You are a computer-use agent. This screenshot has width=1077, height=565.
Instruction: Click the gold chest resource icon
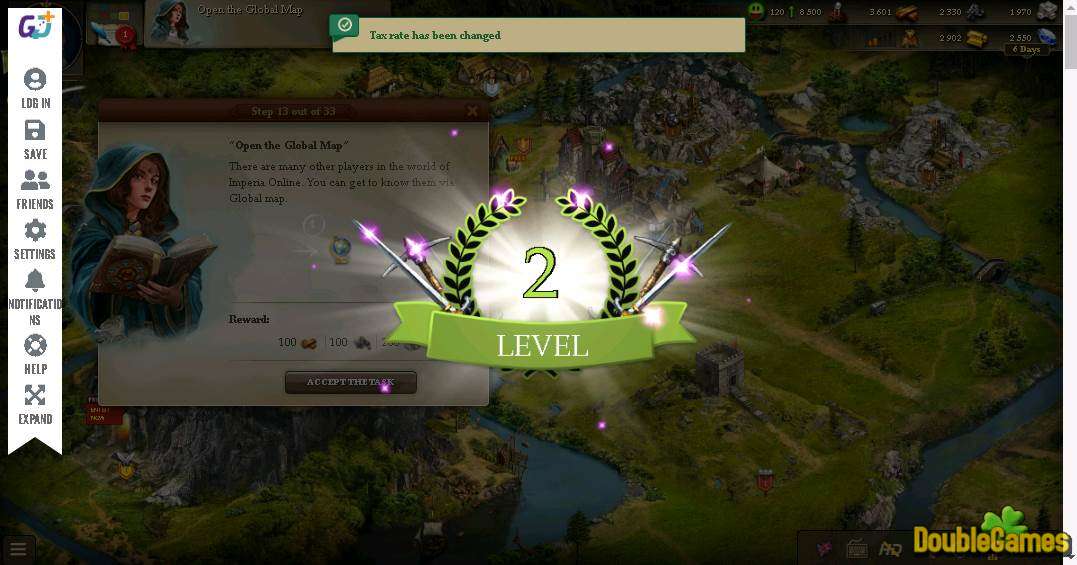pyautogui.click(x=977, y=39)
